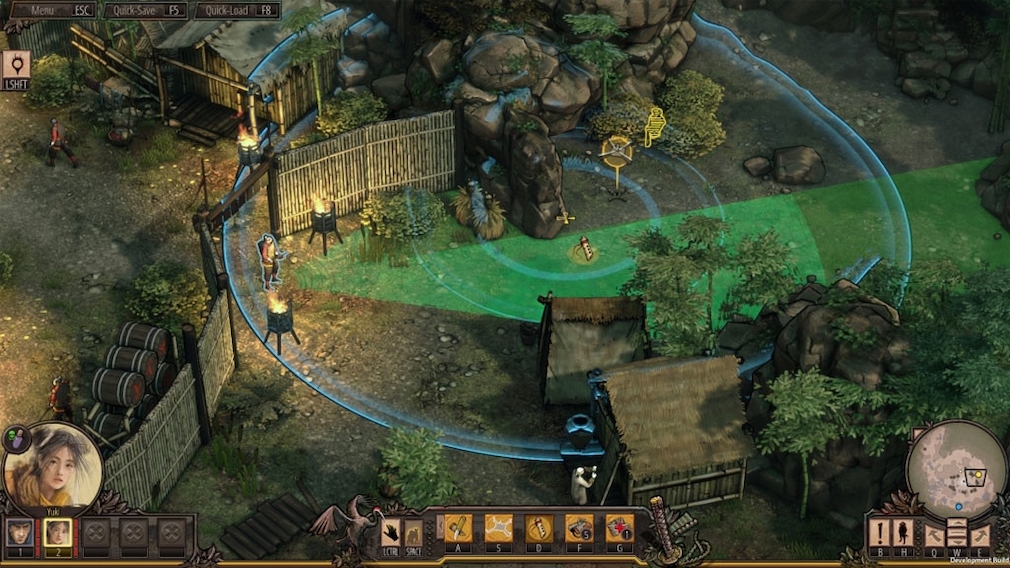The width and height of the screenshot is (1010, 568).
Task: Switch to the first character portrait
Action: [x=18, y=532]
